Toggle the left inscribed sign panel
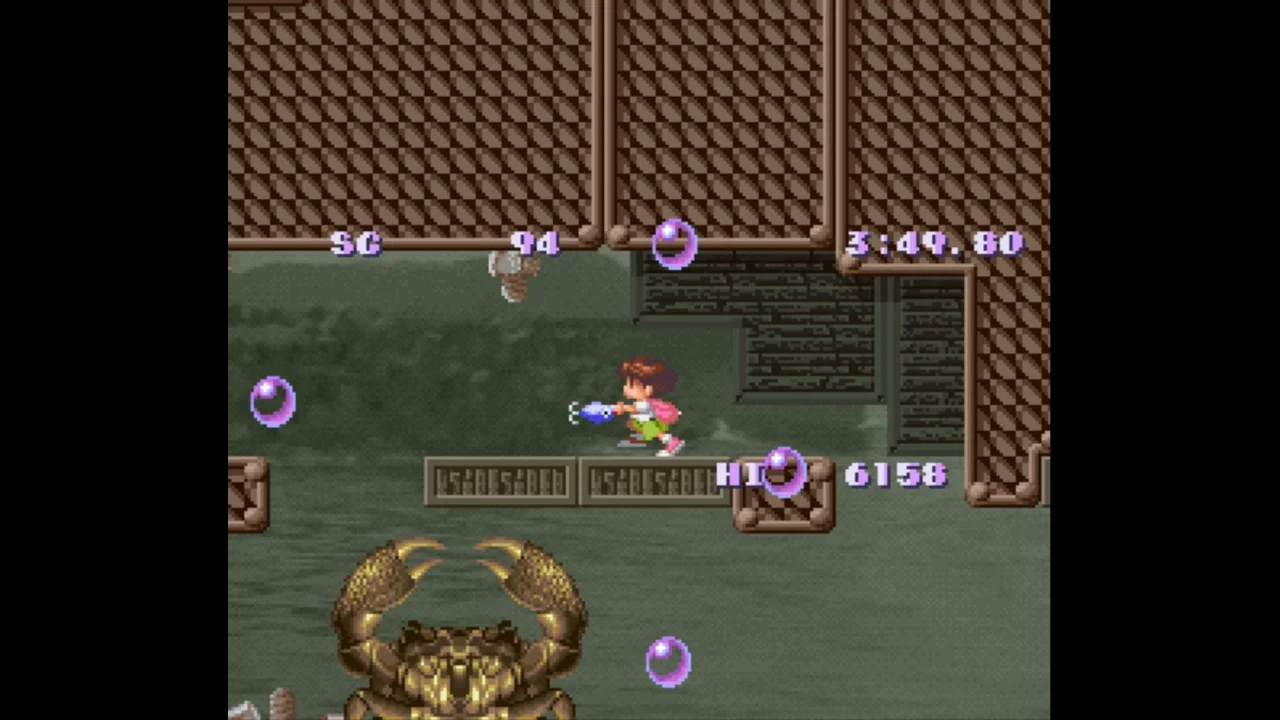Image resolution: width=1280 pixels, height=720 pixels. [x=500, y=480]
